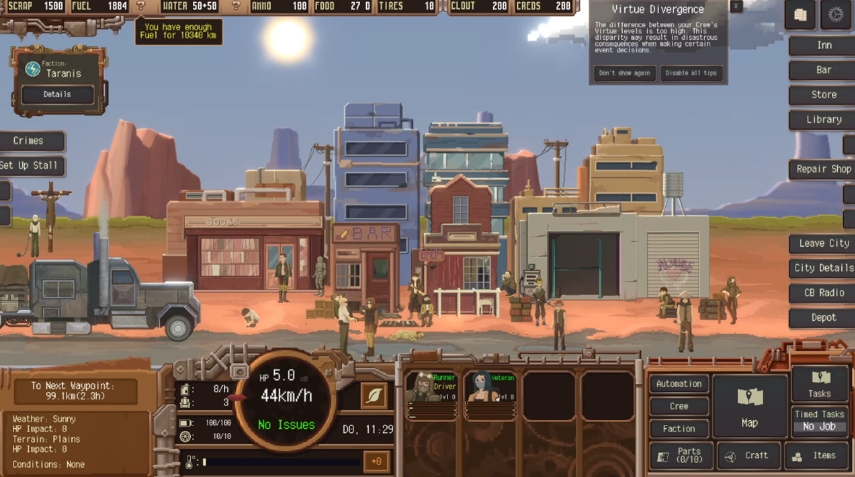Open the Automation panel
The image size is (855, 477).
click(679, 384)
